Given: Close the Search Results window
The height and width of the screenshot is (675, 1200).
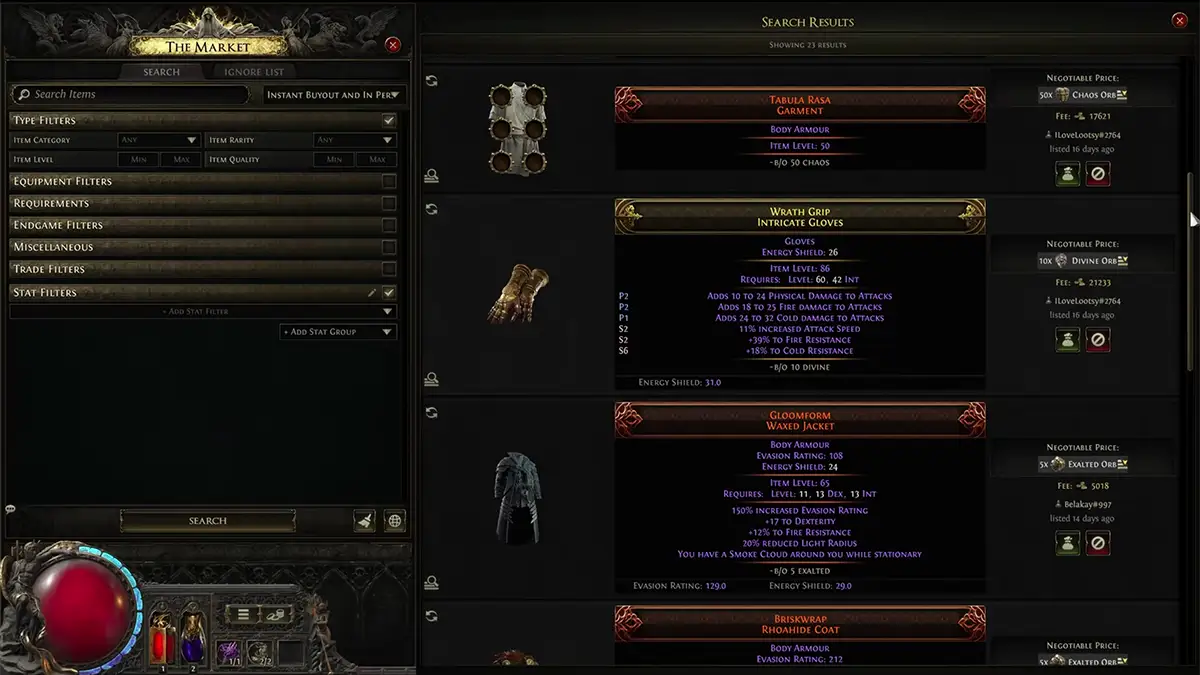Looking at the screenshot, I should (x=1179, y=21).
